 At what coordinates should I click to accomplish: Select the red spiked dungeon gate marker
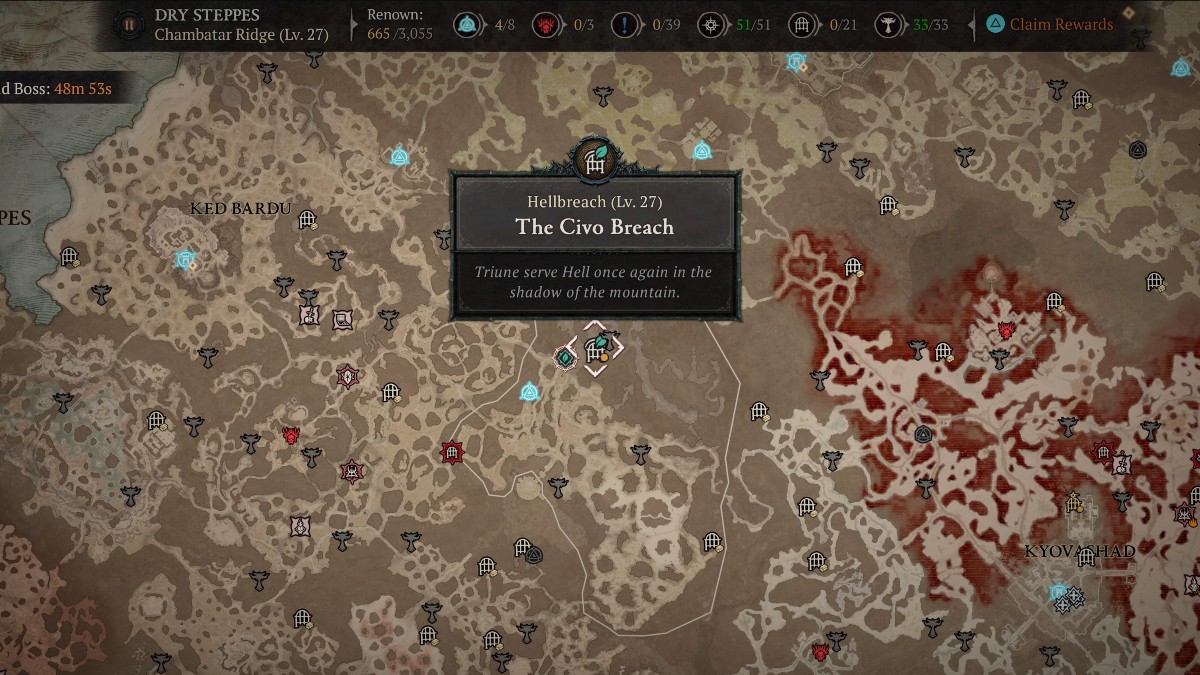click(451, 453)
